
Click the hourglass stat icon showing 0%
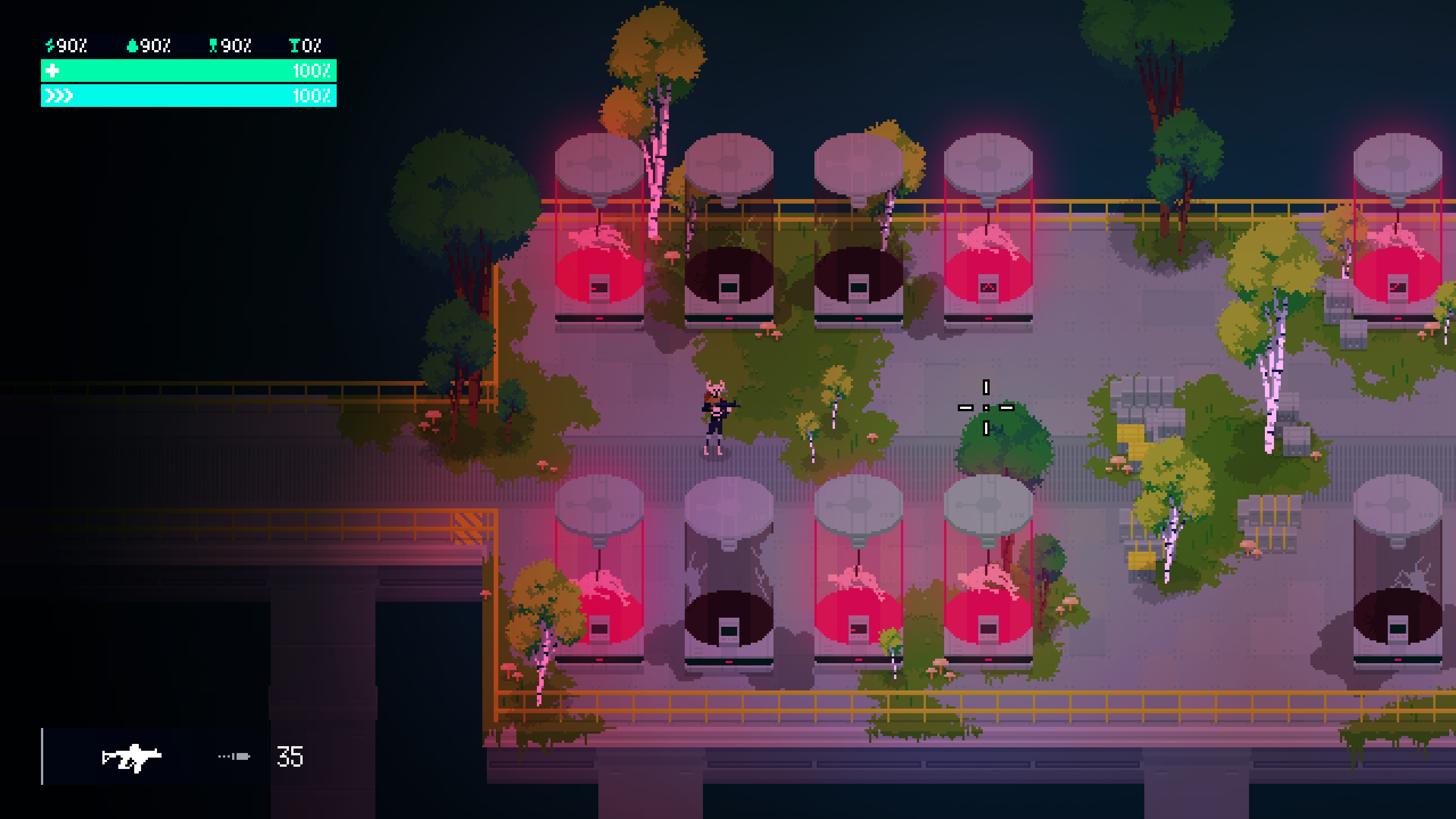point(295,44)
